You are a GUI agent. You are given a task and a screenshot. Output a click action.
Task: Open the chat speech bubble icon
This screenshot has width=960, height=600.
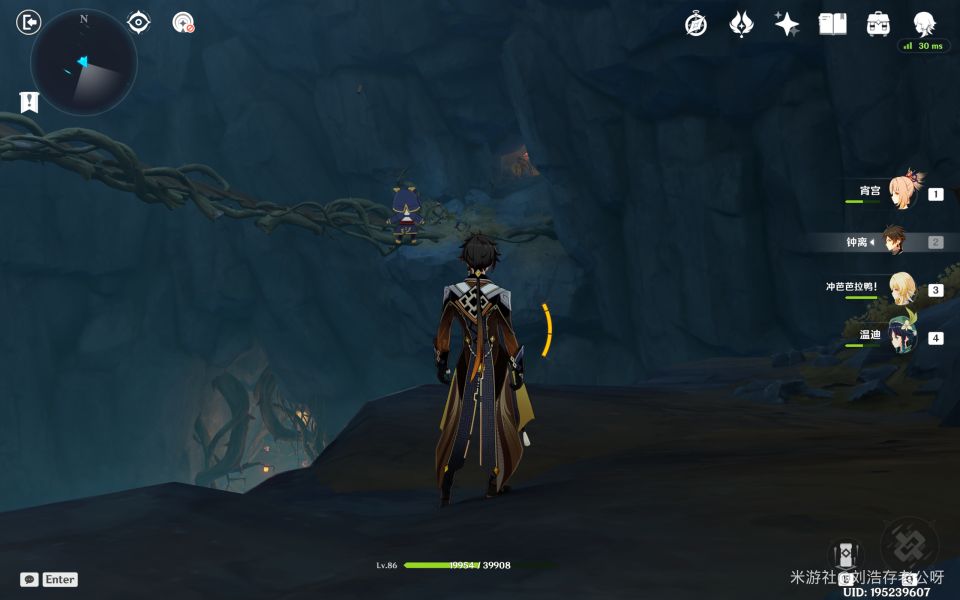[29, 579]
